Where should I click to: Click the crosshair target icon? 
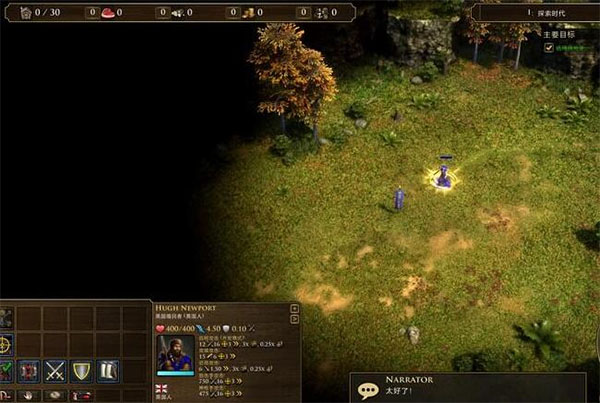5,345
